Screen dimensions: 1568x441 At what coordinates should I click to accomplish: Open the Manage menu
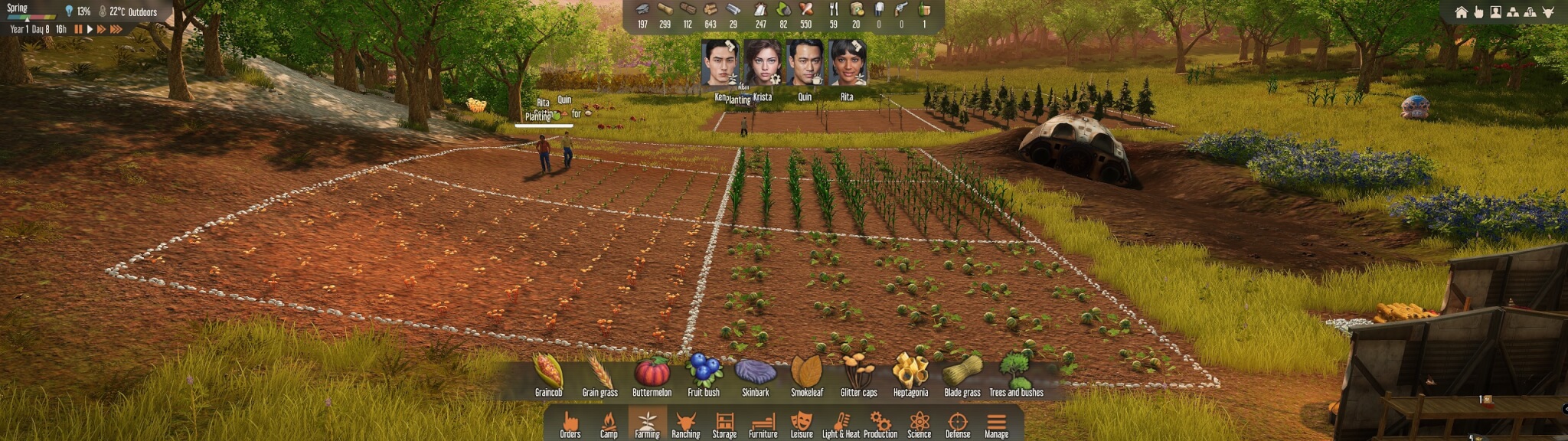tap(996, 424)
